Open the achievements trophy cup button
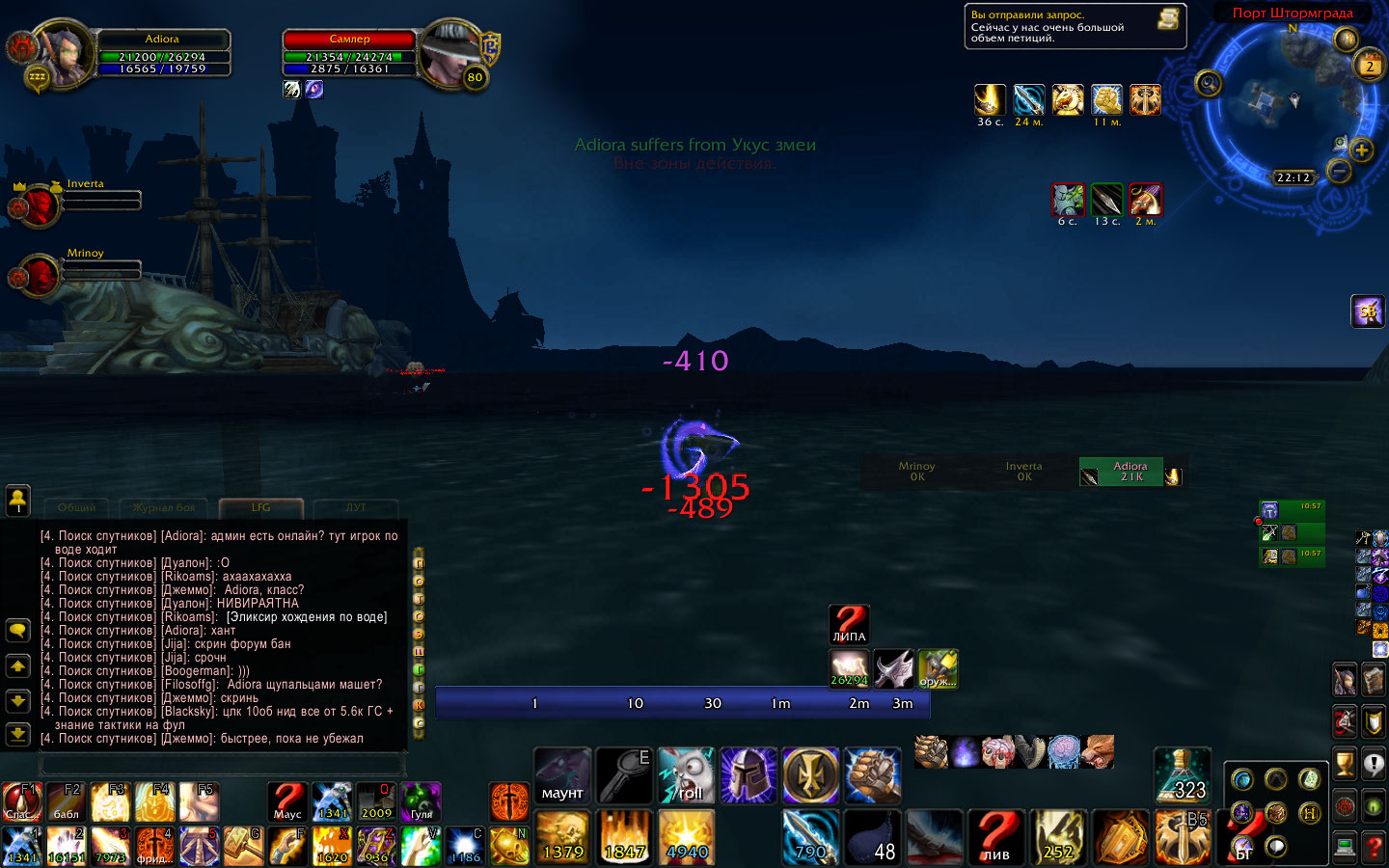 [1344, 764]
